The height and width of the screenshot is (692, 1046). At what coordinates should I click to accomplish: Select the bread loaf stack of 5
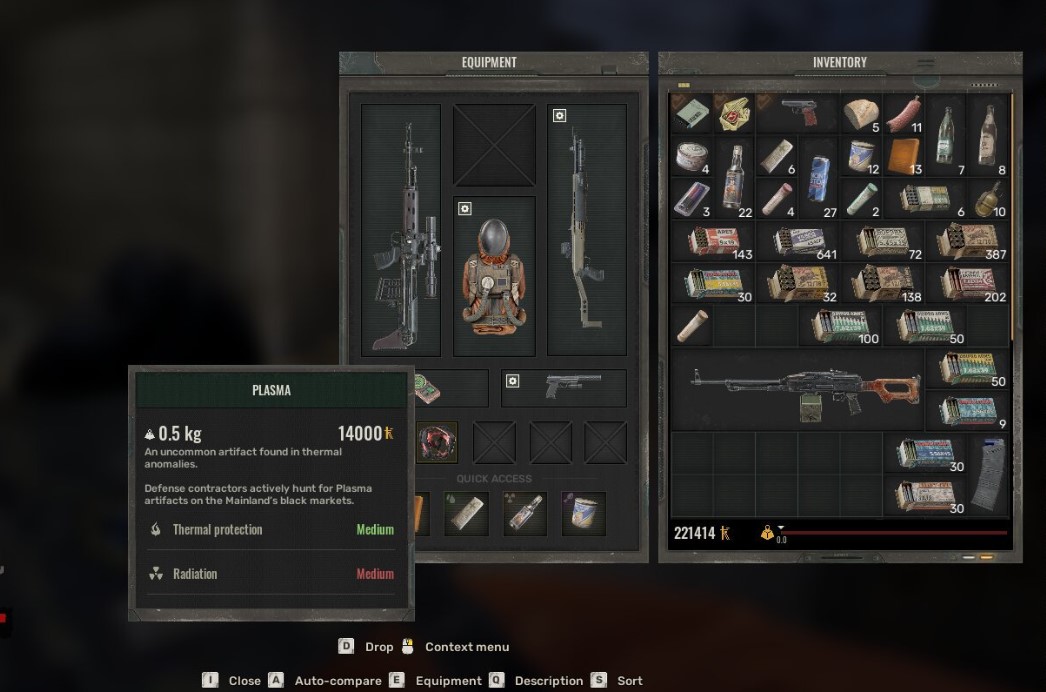click(x=860, y=113)
